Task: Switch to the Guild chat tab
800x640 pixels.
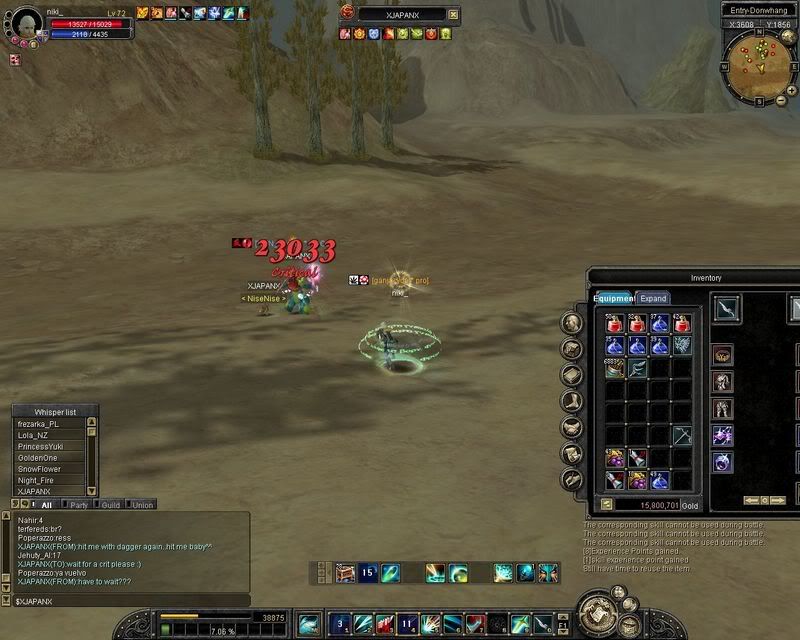Action: [110, 505]
